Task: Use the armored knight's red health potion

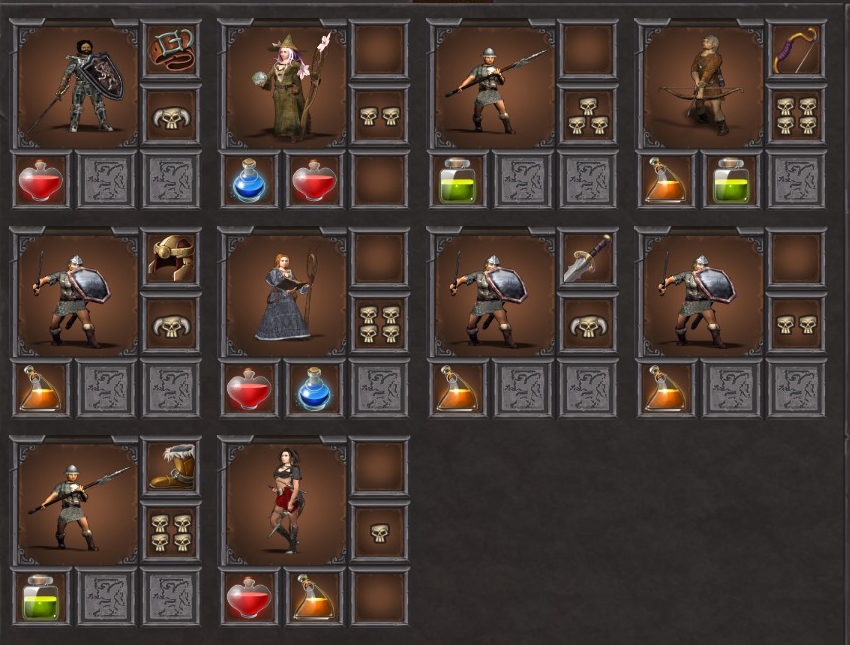Action: [41, 181]
